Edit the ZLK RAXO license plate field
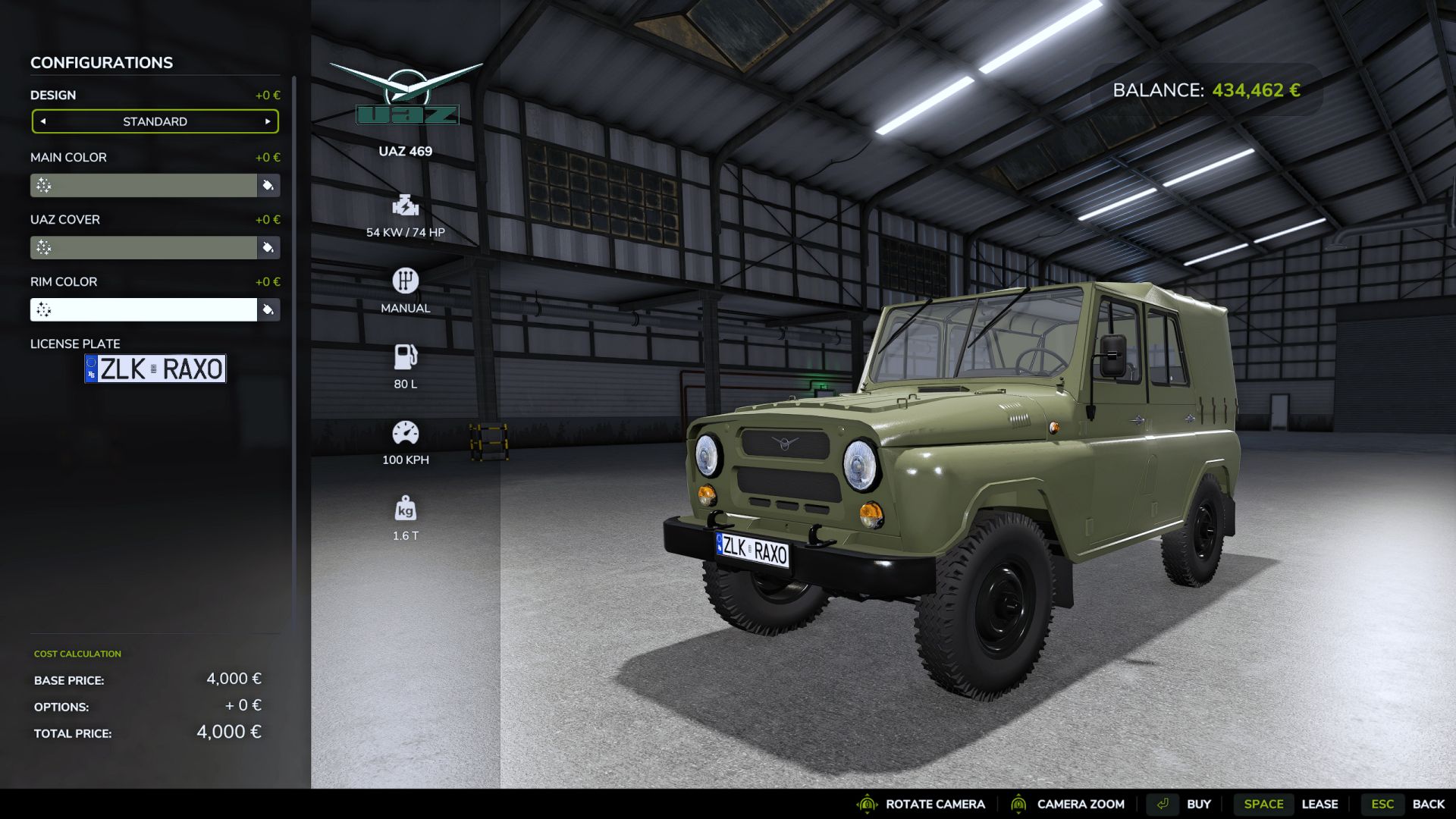Screen dimensions: 1456x819 (x=155, y=369)
